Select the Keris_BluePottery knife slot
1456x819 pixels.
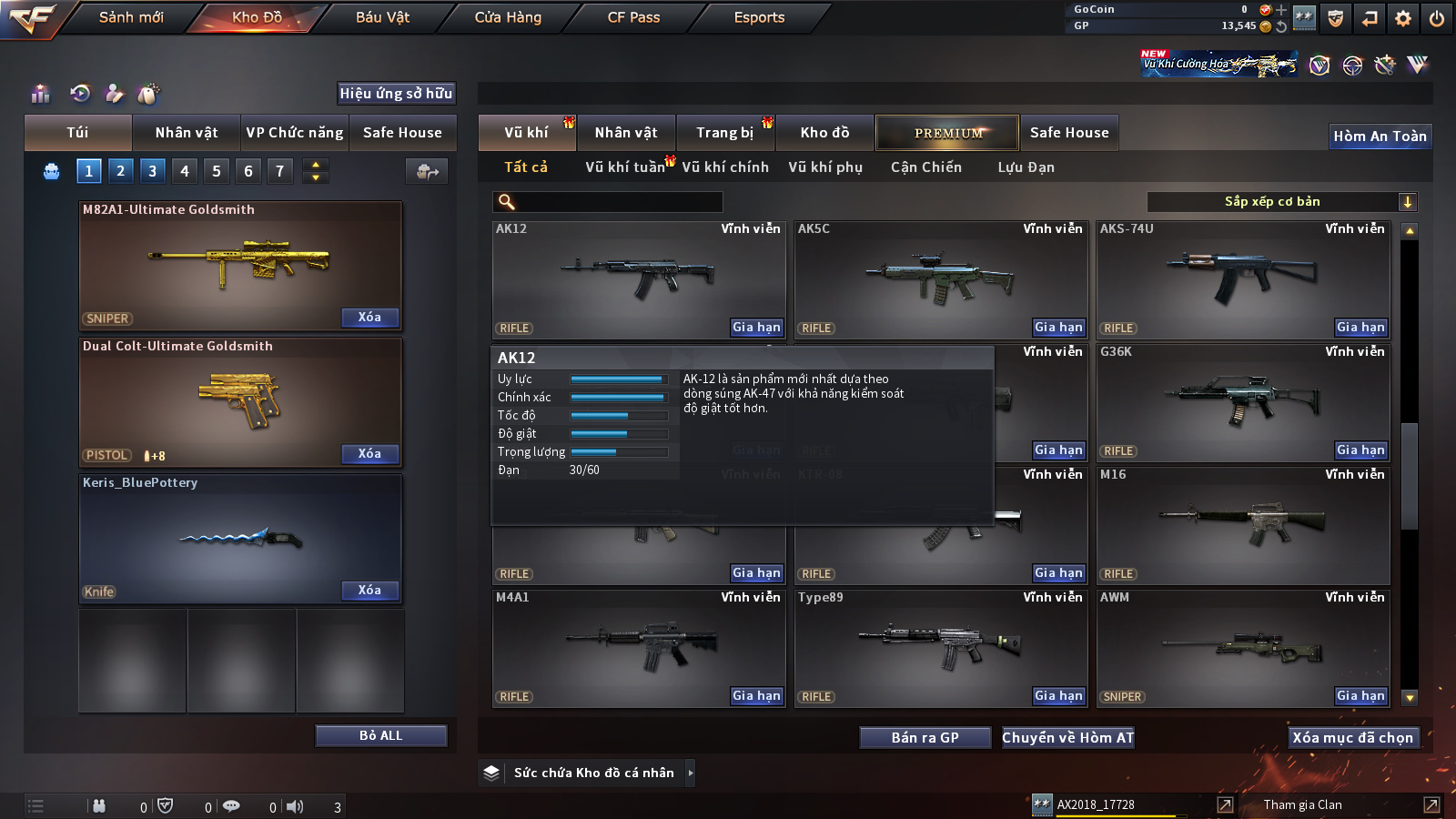(240, 539)
